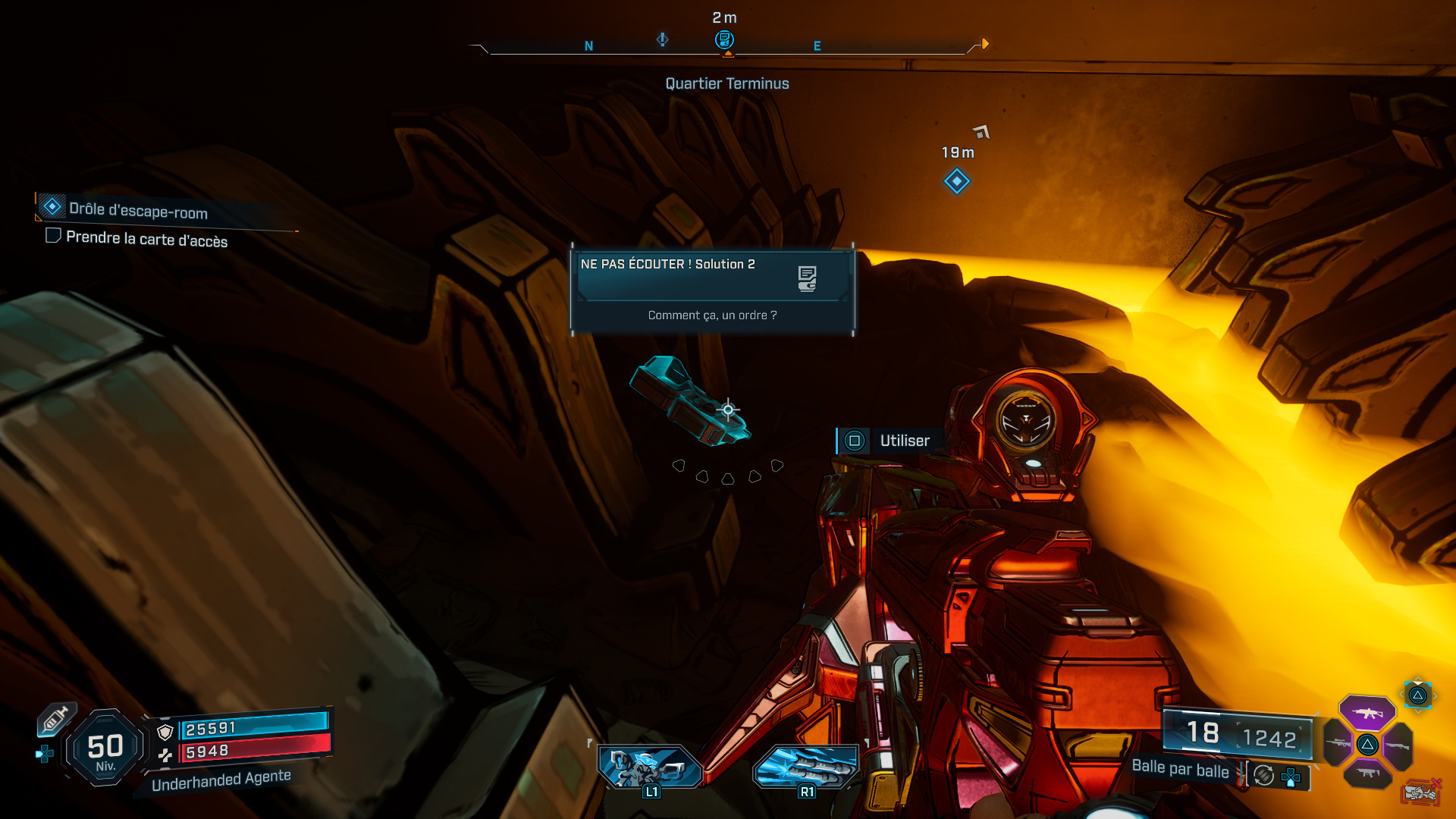The image size is (1456, 819).
Task: Expand the left chevron beside the triangle button
Action: point(1401,694)
